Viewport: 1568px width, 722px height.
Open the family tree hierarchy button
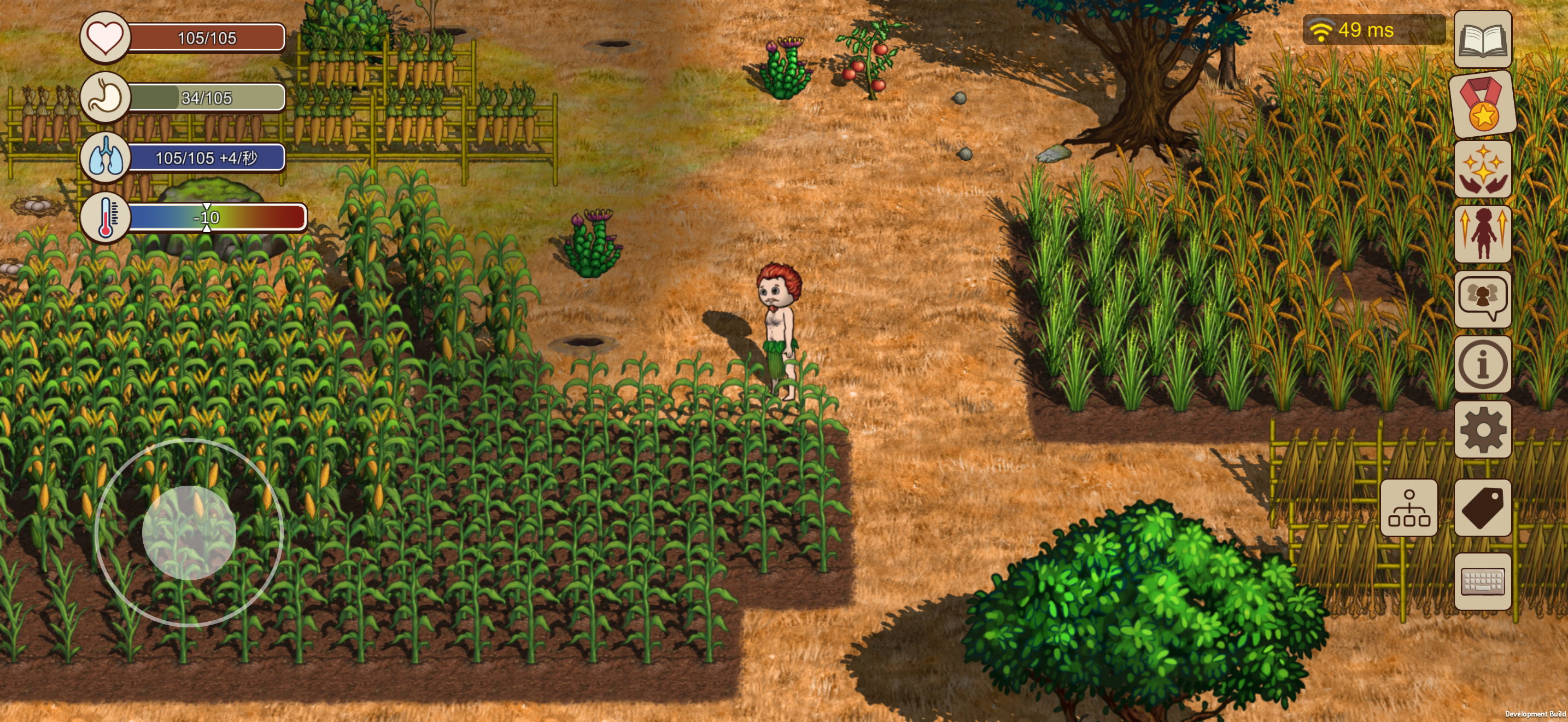[x=1408, y=508]
